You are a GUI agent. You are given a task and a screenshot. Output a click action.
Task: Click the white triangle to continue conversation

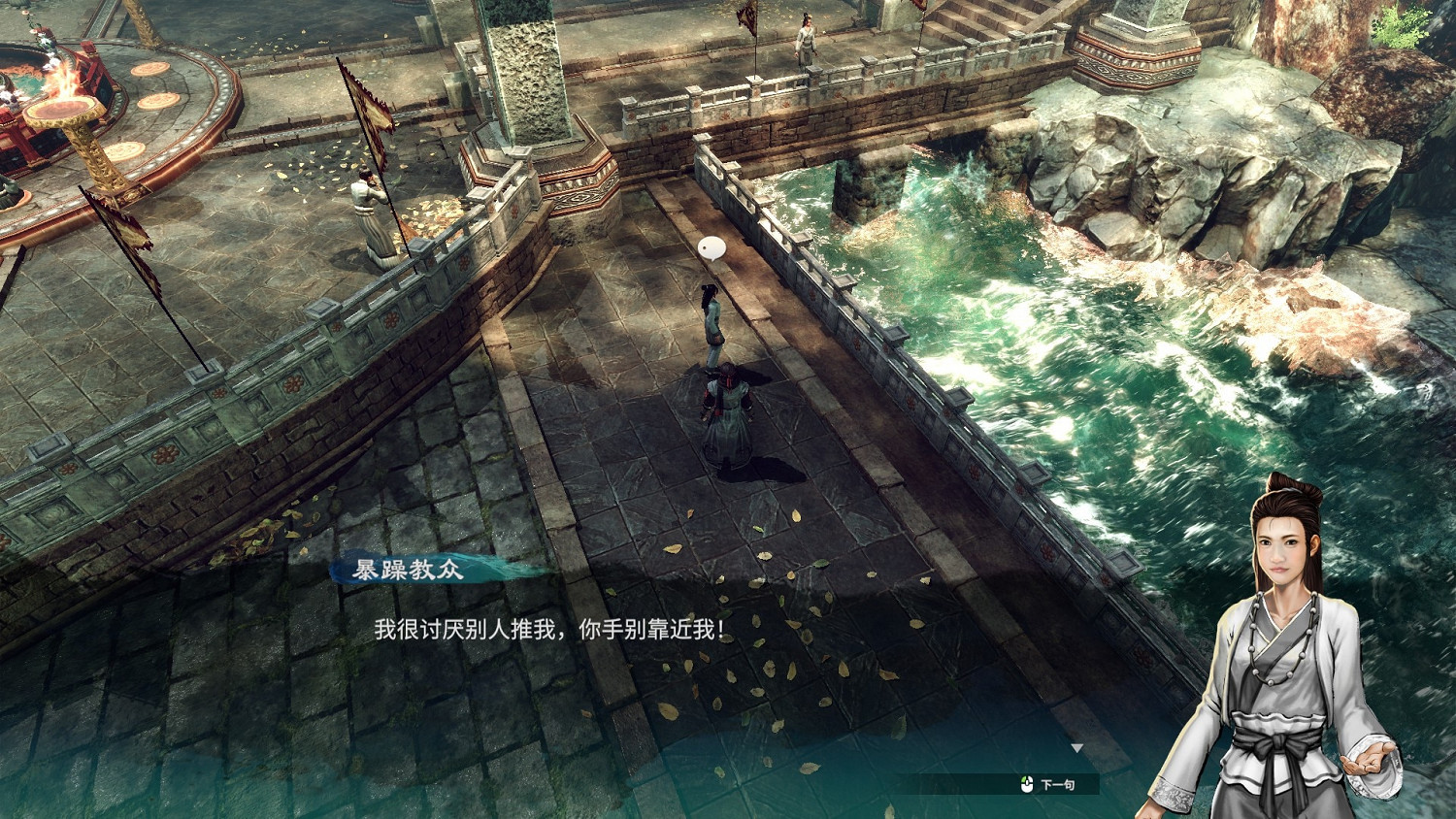click(x=1075, y=747)
